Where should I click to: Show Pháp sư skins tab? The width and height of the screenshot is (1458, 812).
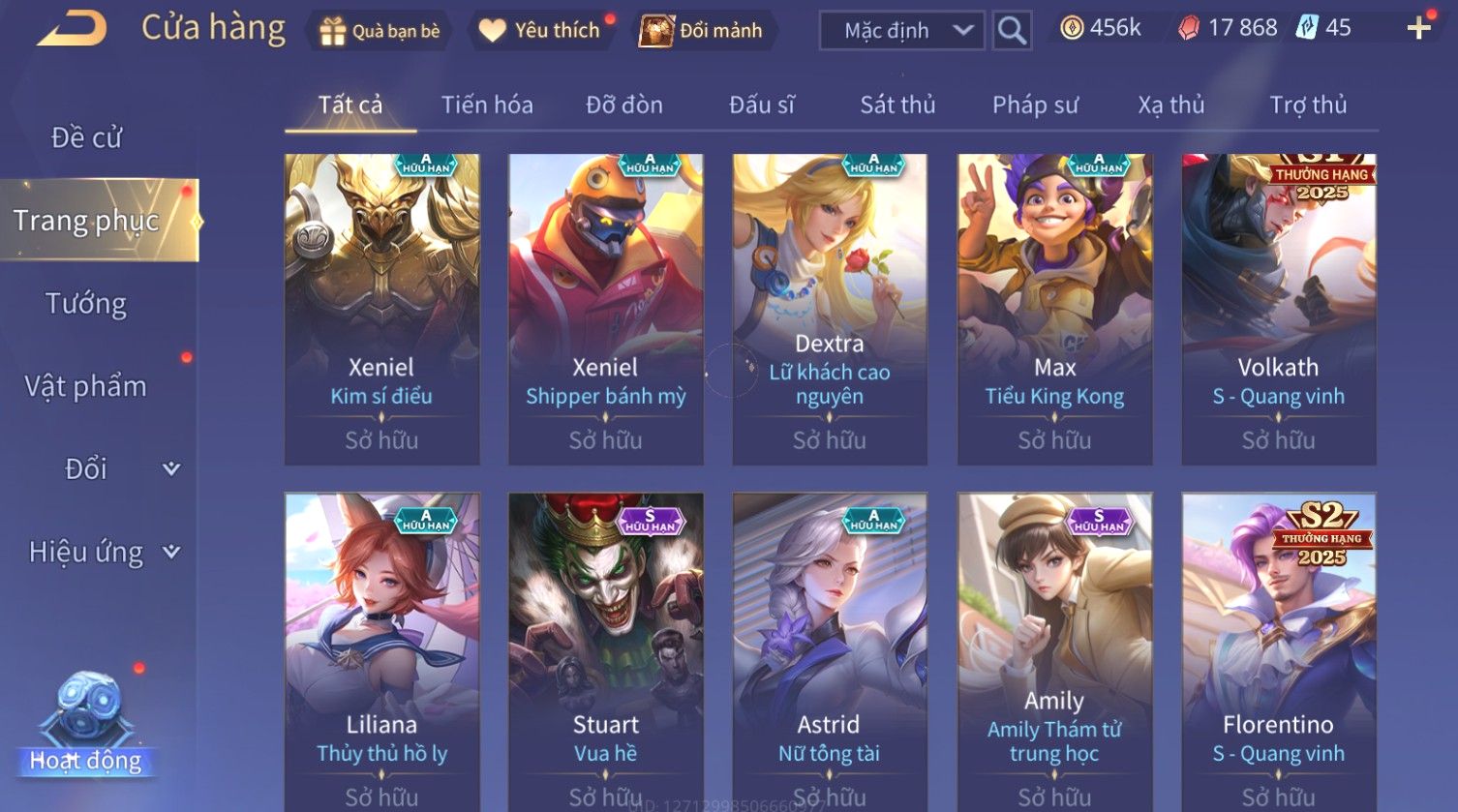click(x=1035, y=105)
